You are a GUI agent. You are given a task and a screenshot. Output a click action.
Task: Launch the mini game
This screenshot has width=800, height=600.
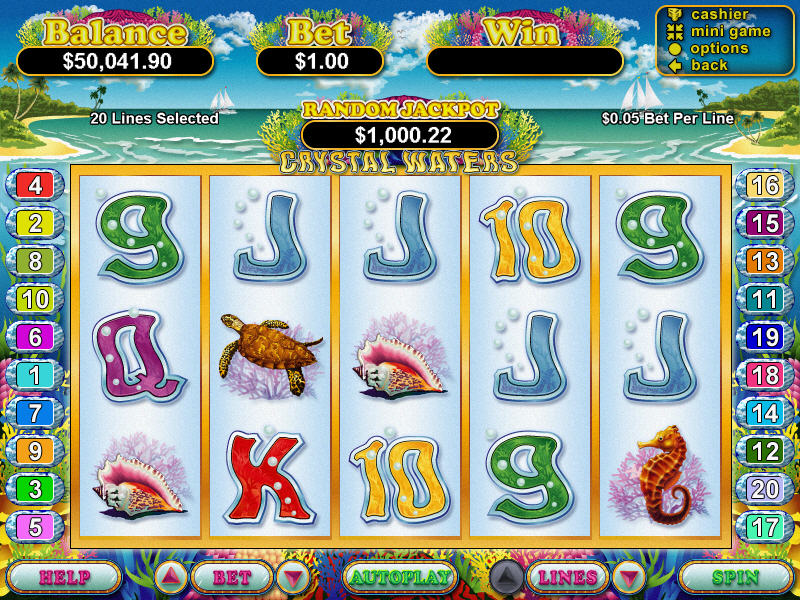tap(728, 31)
